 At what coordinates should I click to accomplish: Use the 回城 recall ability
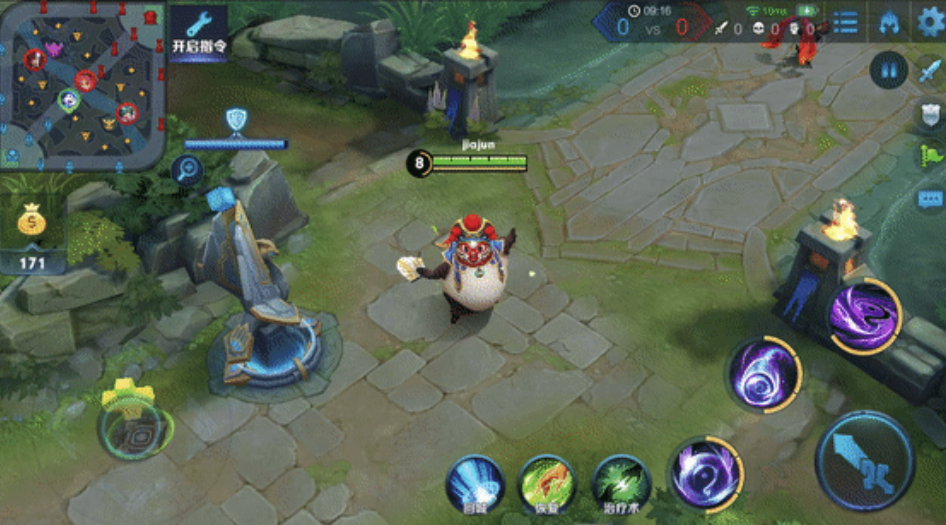[474, 484]
